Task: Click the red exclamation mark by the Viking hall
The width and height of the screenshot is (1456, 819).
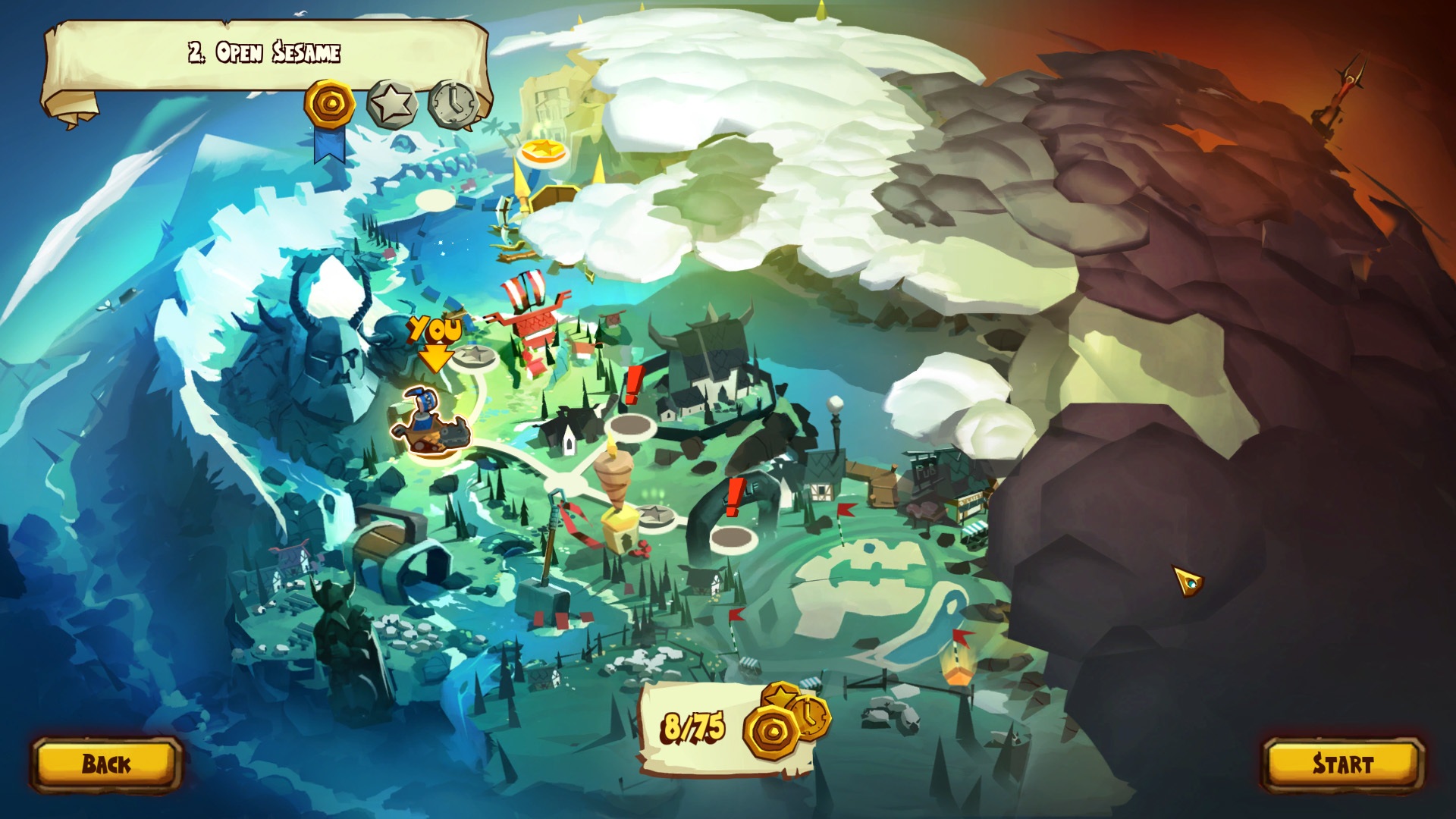Action: (632, 383)
